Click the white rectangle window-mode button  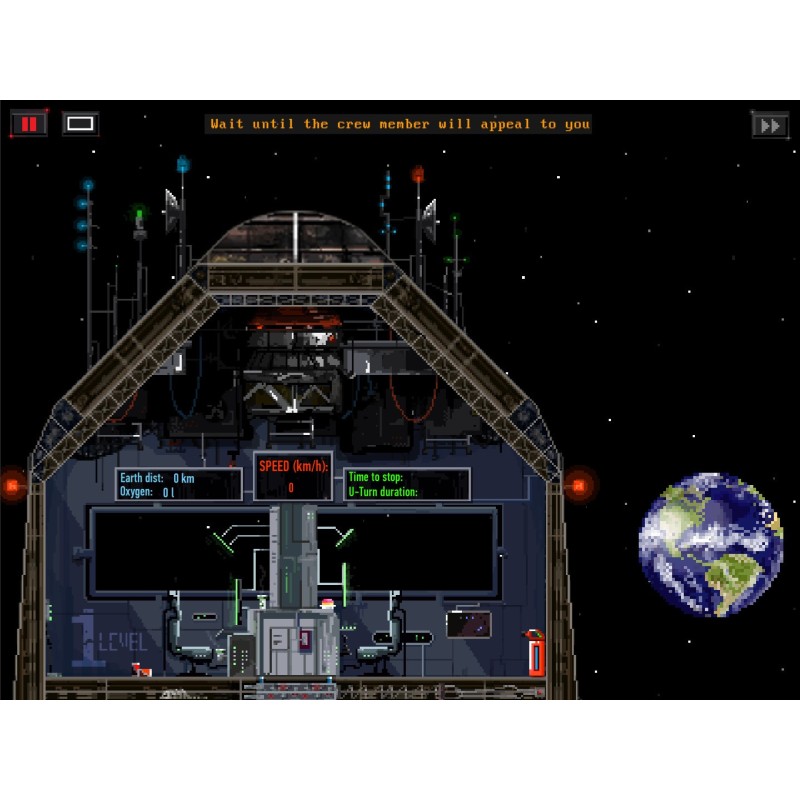81,124
